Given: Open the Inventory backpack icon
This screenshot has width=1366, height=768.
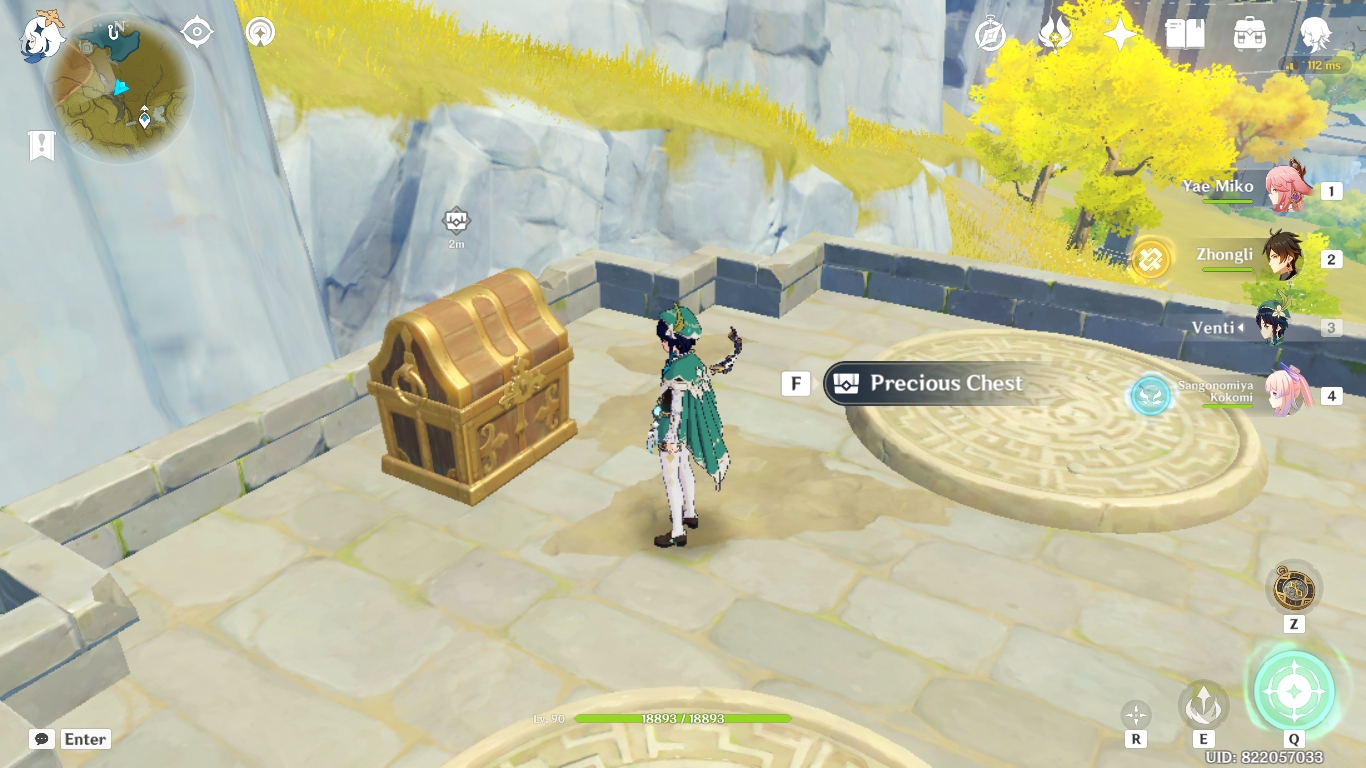Looking at the screenshot, I should [1250, 34].
